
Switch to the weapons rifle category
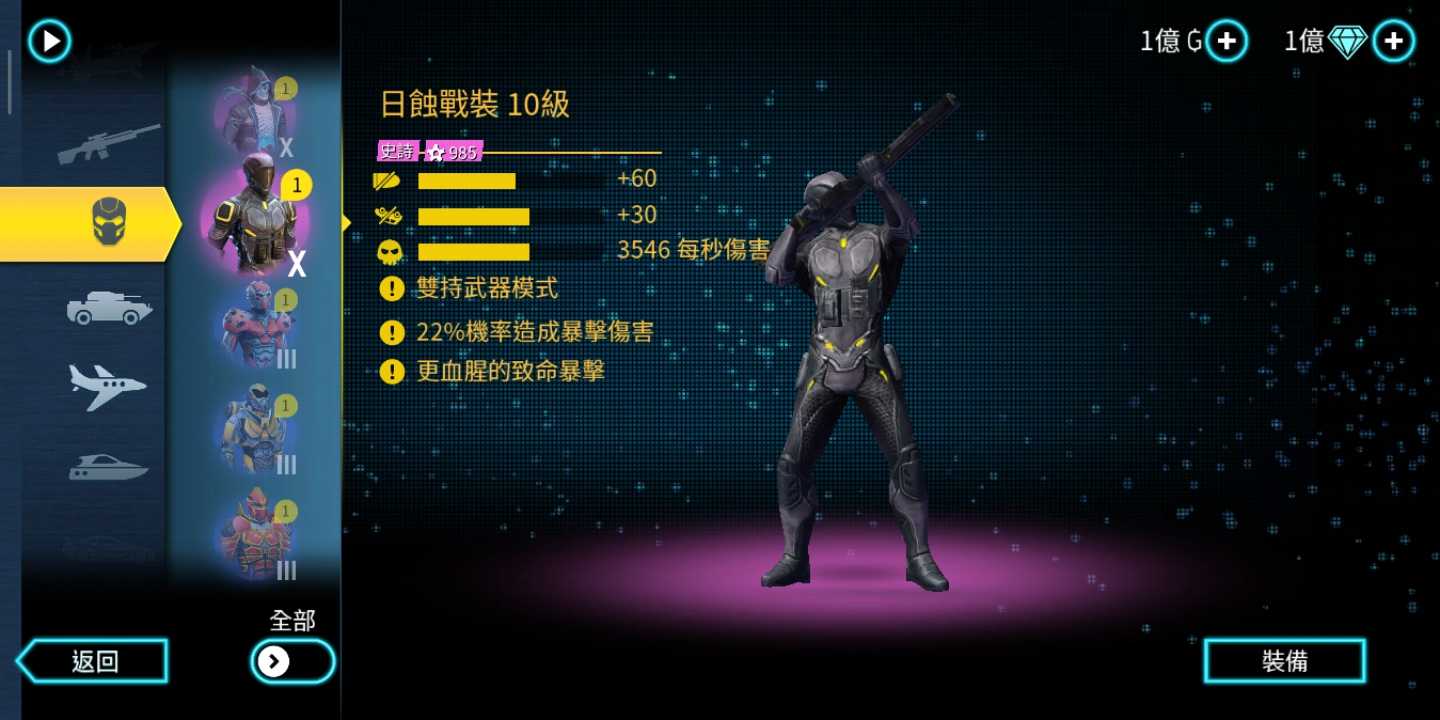point(108,143)
